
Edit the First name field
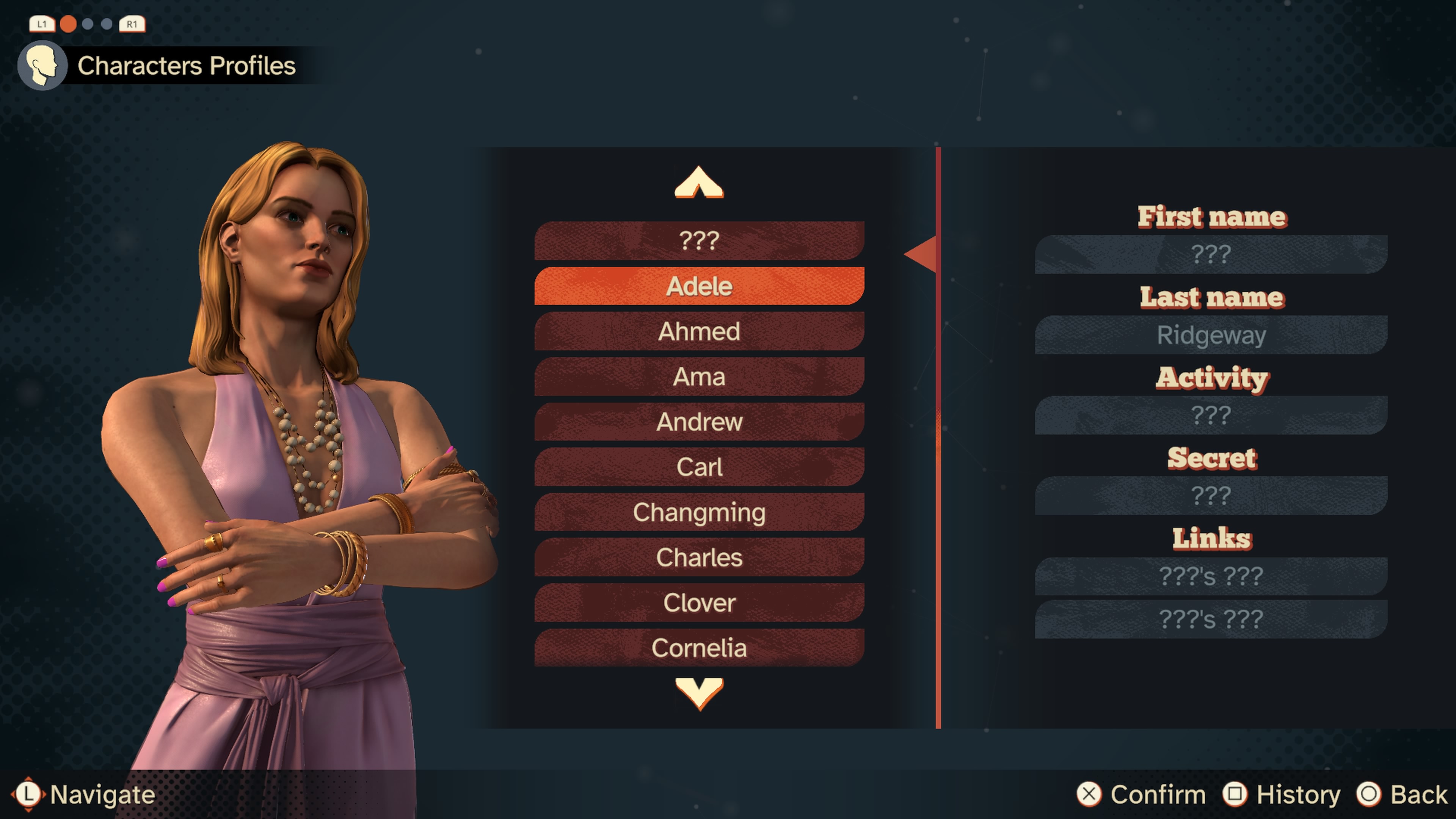(1211, 254)
